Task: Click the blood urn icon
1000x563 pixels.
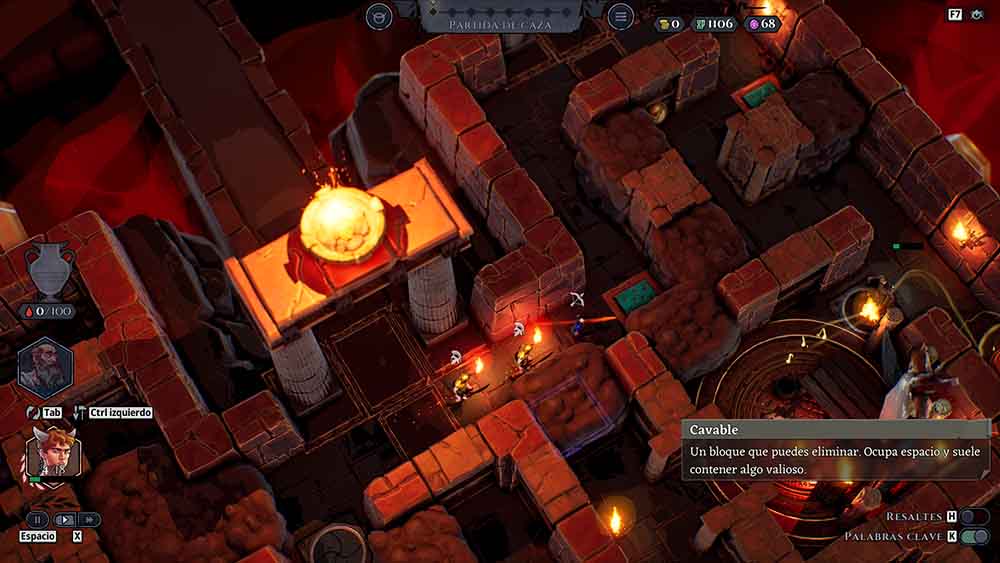Action: (49, 270)
